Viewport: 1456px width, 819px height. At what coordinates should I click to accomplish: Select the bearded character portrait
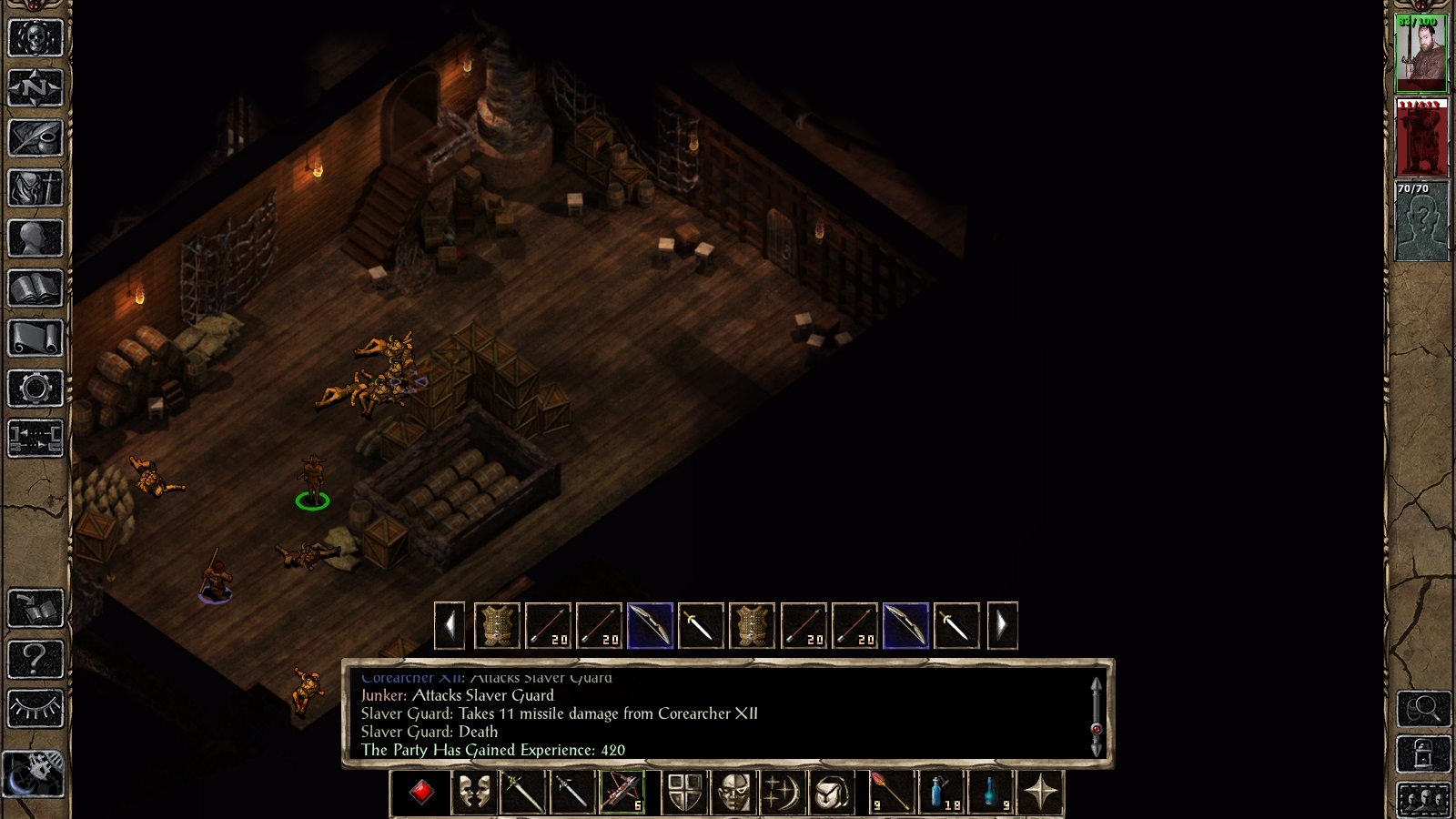(x=1421, y=53)
